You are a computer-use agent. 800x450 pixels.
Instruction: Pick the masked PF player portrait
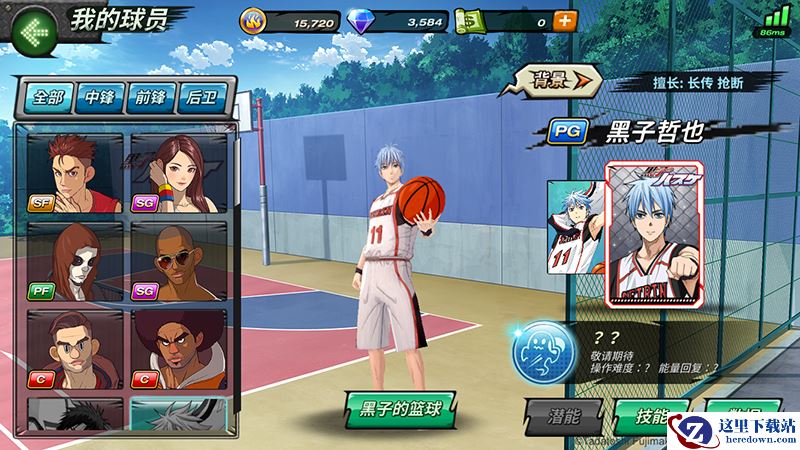click(75, 261)
